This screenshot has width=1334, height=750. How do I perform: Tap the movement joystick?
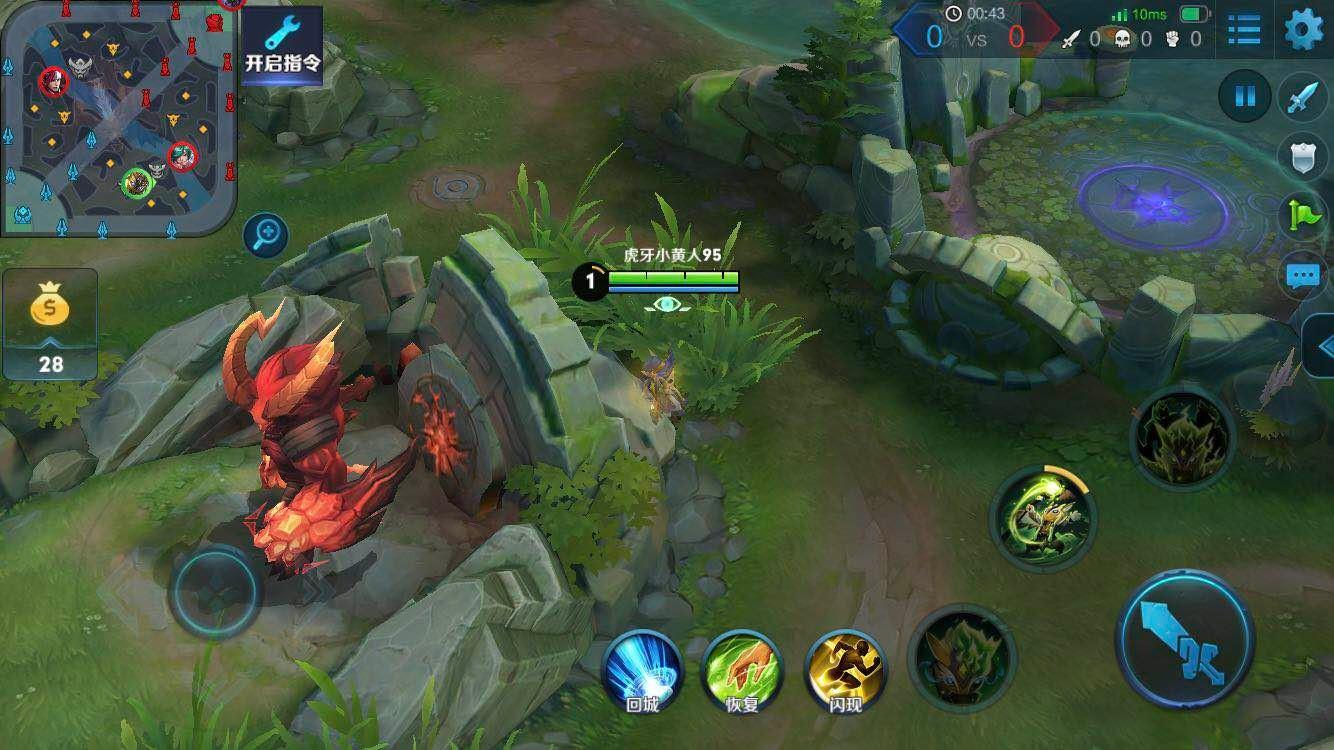pos(215,592)
